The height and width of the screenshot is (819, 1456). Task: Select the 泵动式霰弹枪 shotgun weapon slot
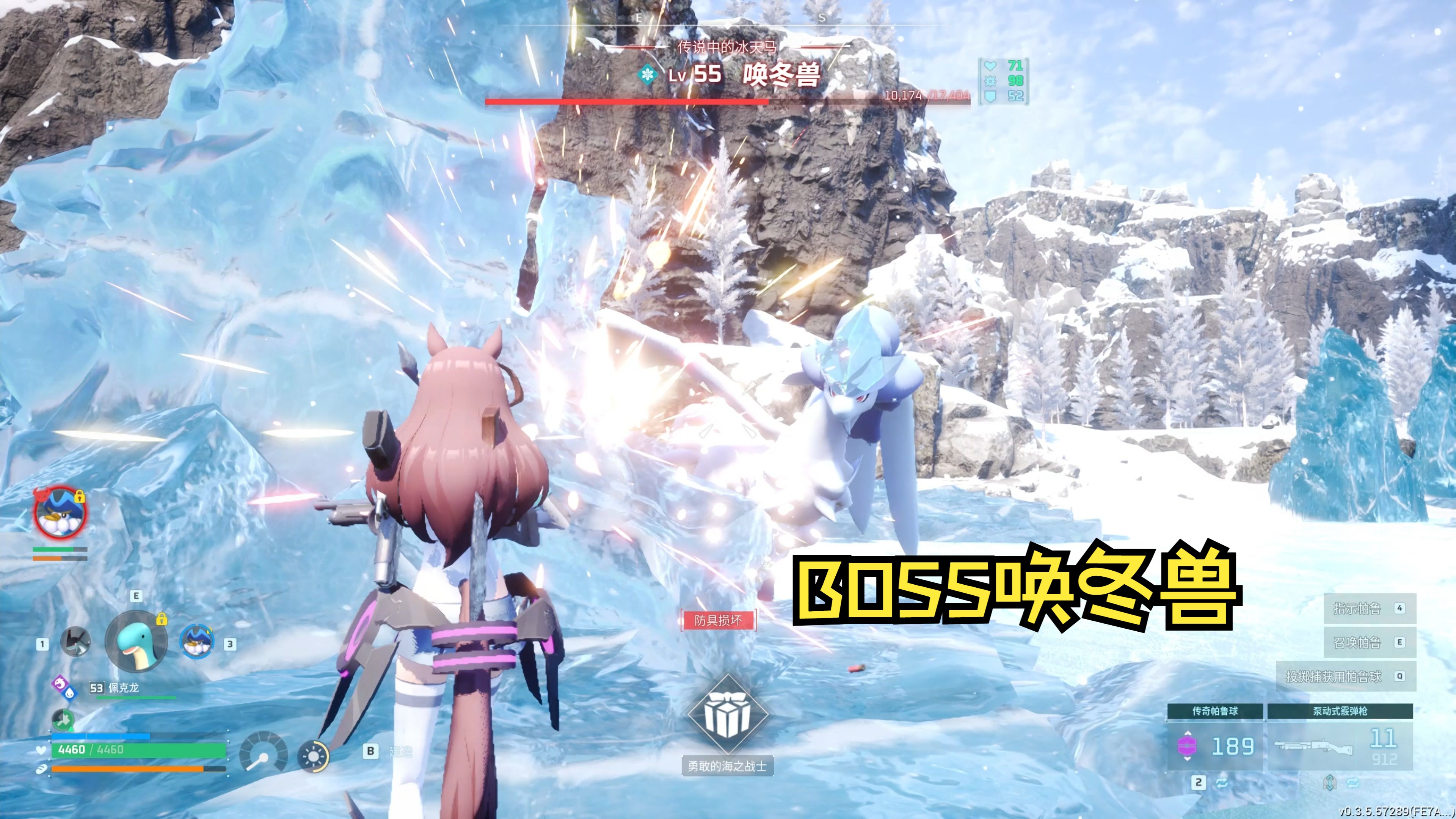(1340, 737)
